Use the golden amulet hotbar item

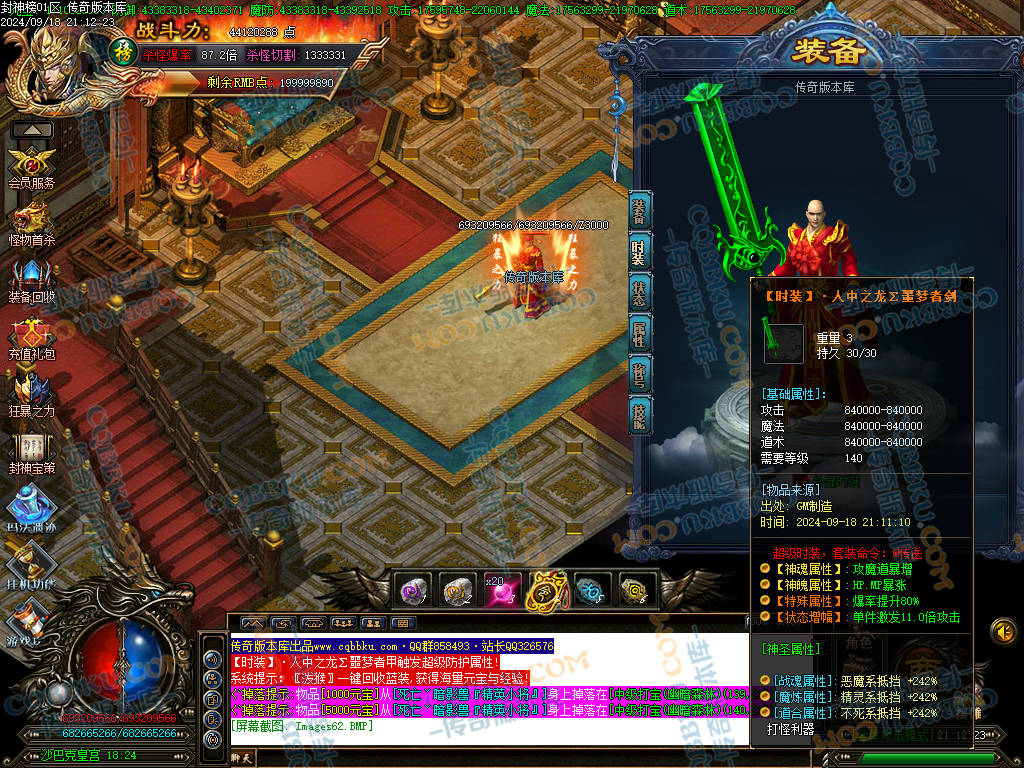[546, 590]
